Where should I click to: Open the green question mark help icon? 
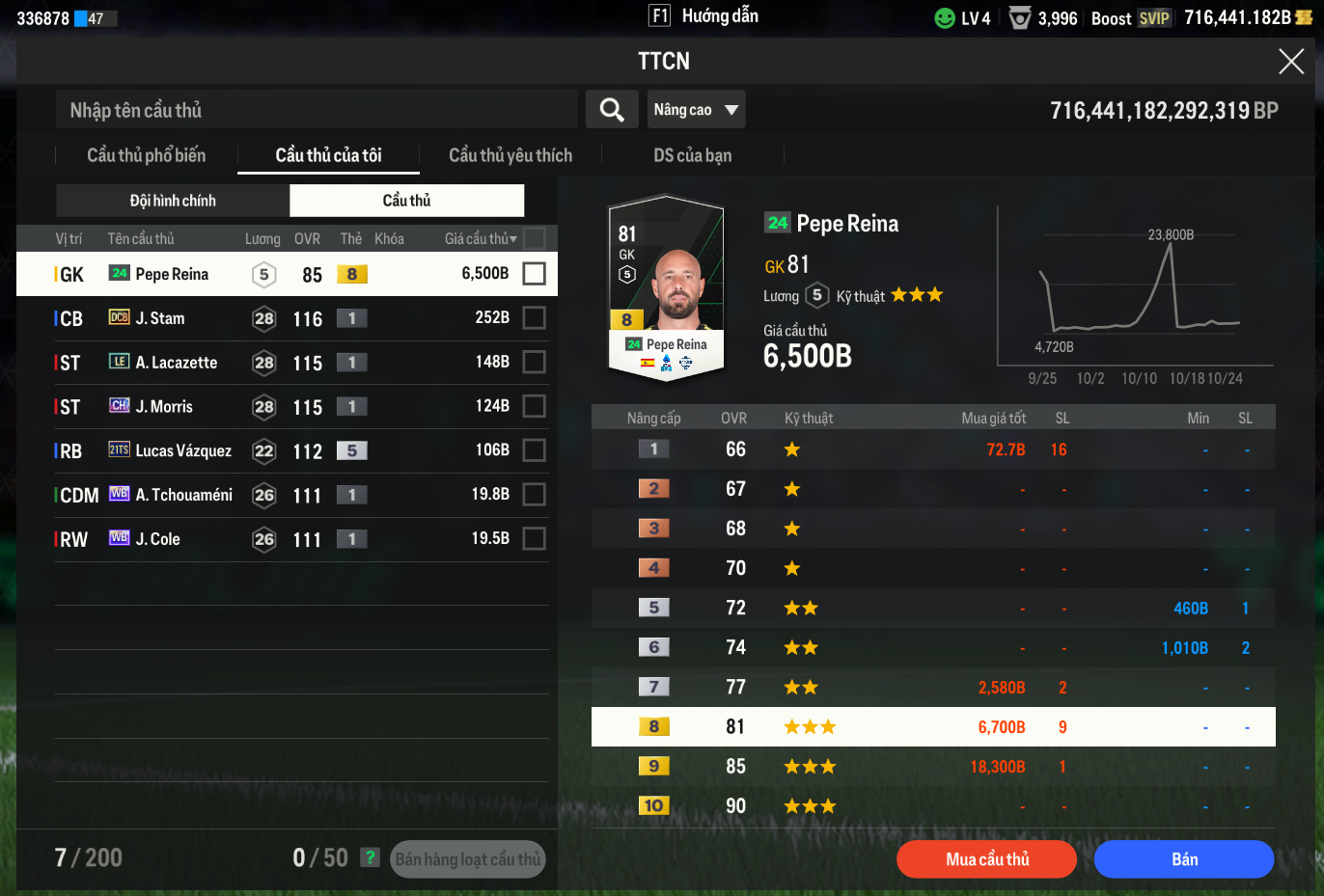click(x=370, y=857)
